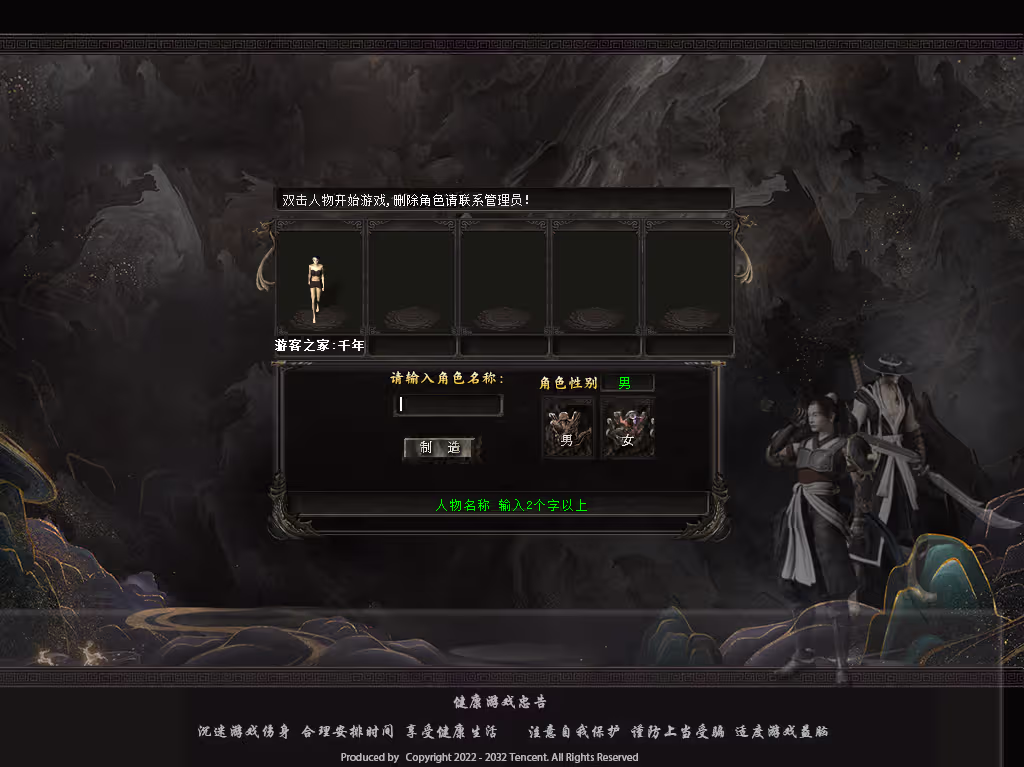Viewport: 1024px width, 767px height.
Task: Click the character name input field
Action: (x=448, y=405)
